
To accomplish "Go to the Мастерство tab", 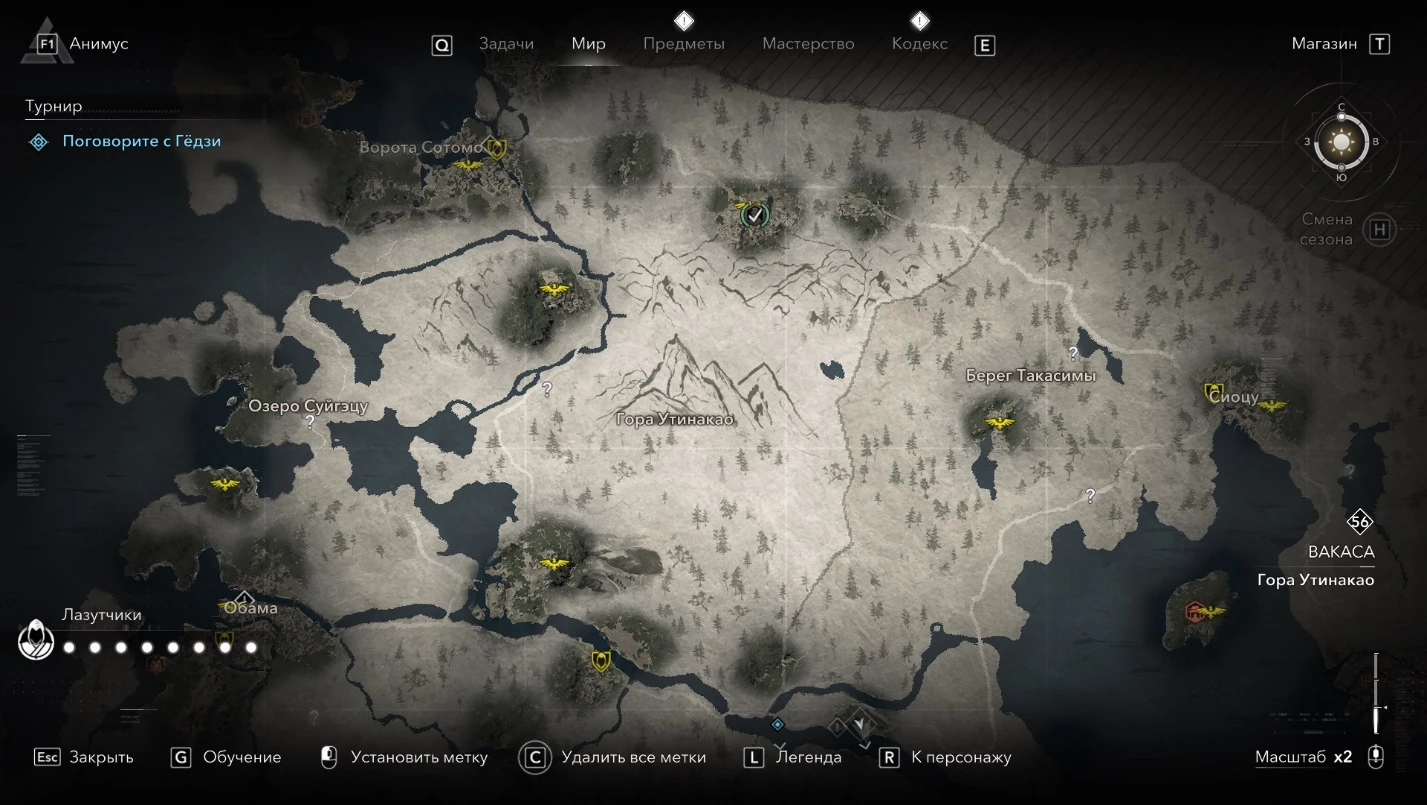I will pyautogui.click(x=808, y=44).
